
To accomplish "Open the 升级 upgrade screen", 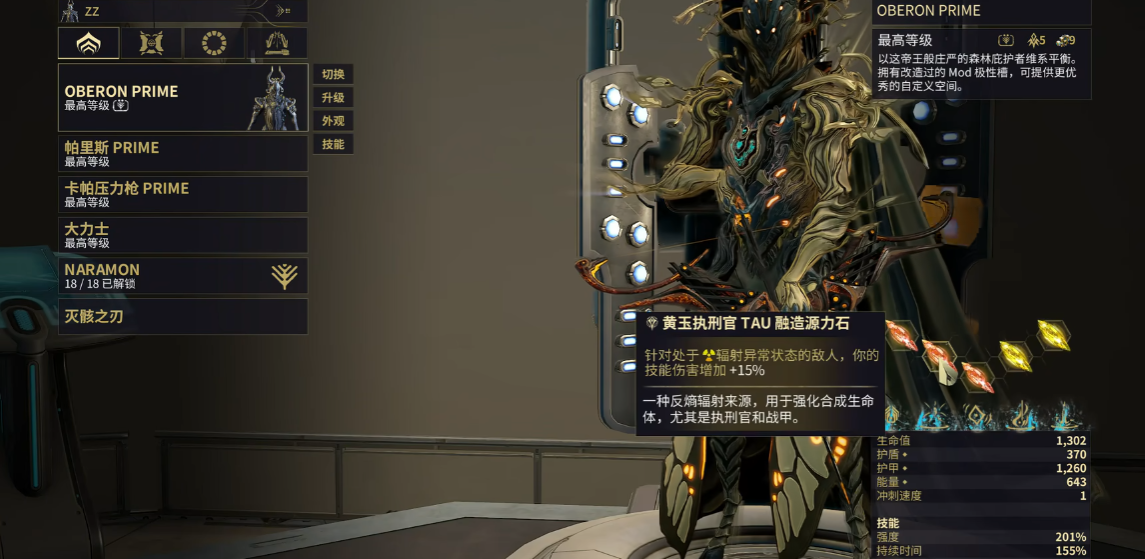I will [333, 98].
